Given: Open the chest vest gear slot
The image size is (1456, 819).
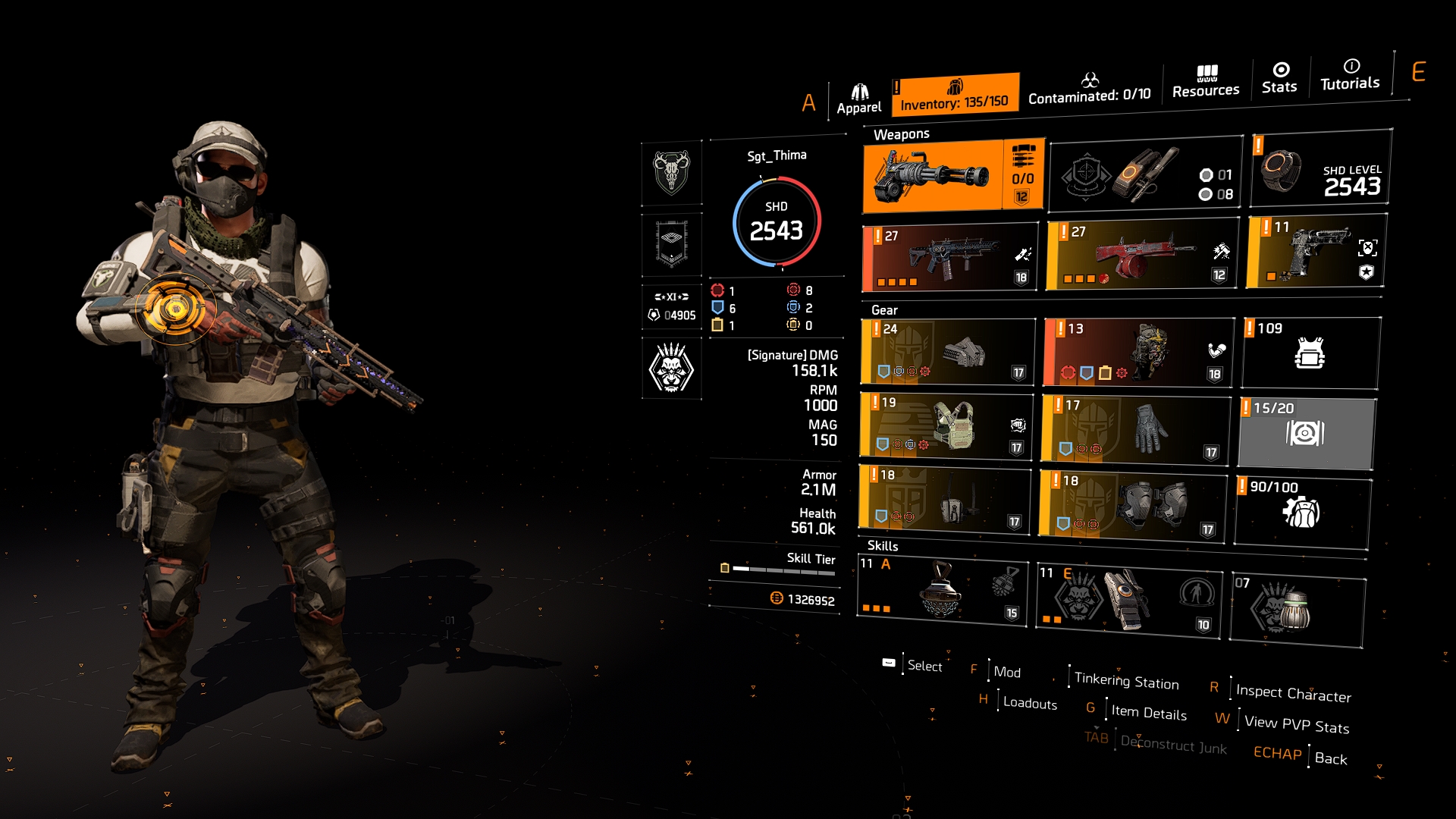Looking at the screenshot, I should tap(946, 425).
